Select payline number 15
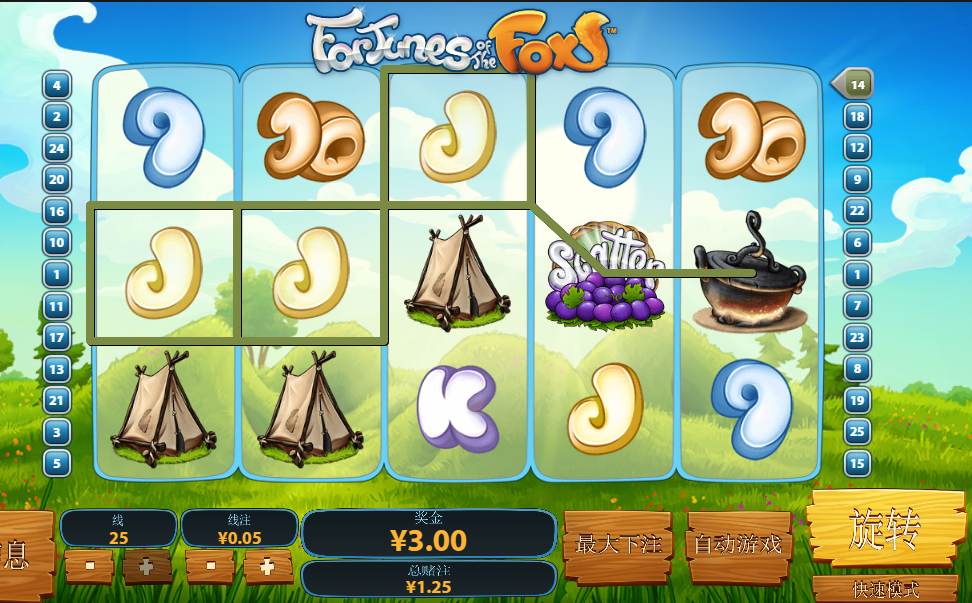Viewport: 972px width, 603px height. click(857, 463)
